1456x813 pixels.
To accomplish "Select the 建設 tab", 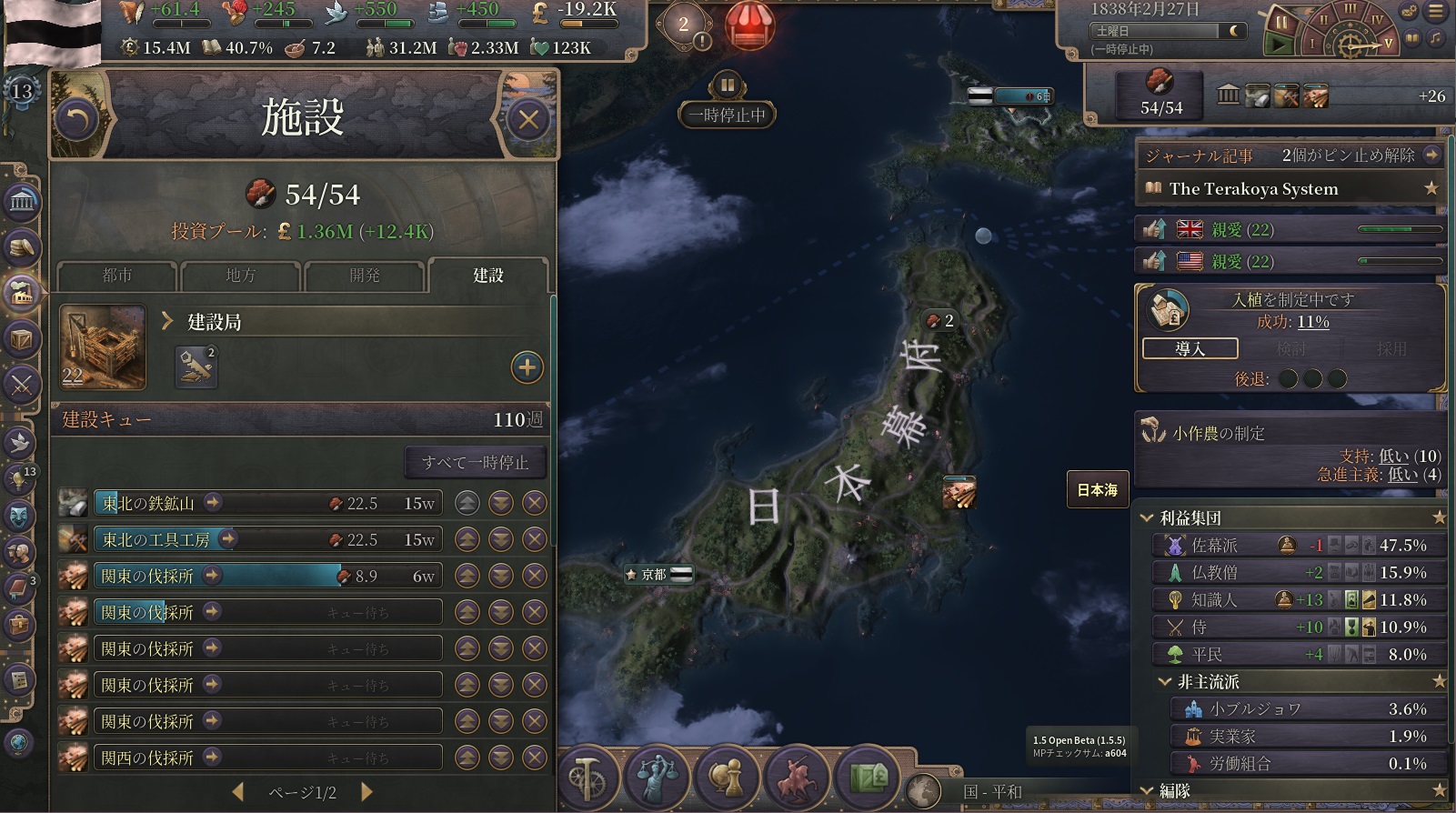I will pos(487,276).
